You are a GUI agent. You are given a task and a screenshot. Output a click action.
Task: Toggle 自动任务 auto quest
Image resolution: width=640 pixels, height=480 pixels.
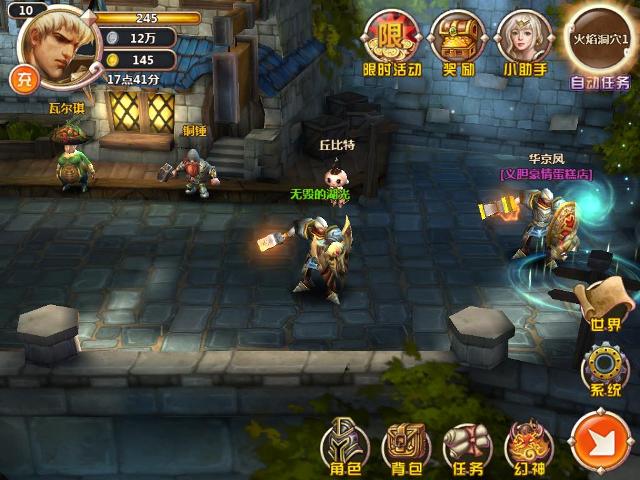click(x=600, y=82)
